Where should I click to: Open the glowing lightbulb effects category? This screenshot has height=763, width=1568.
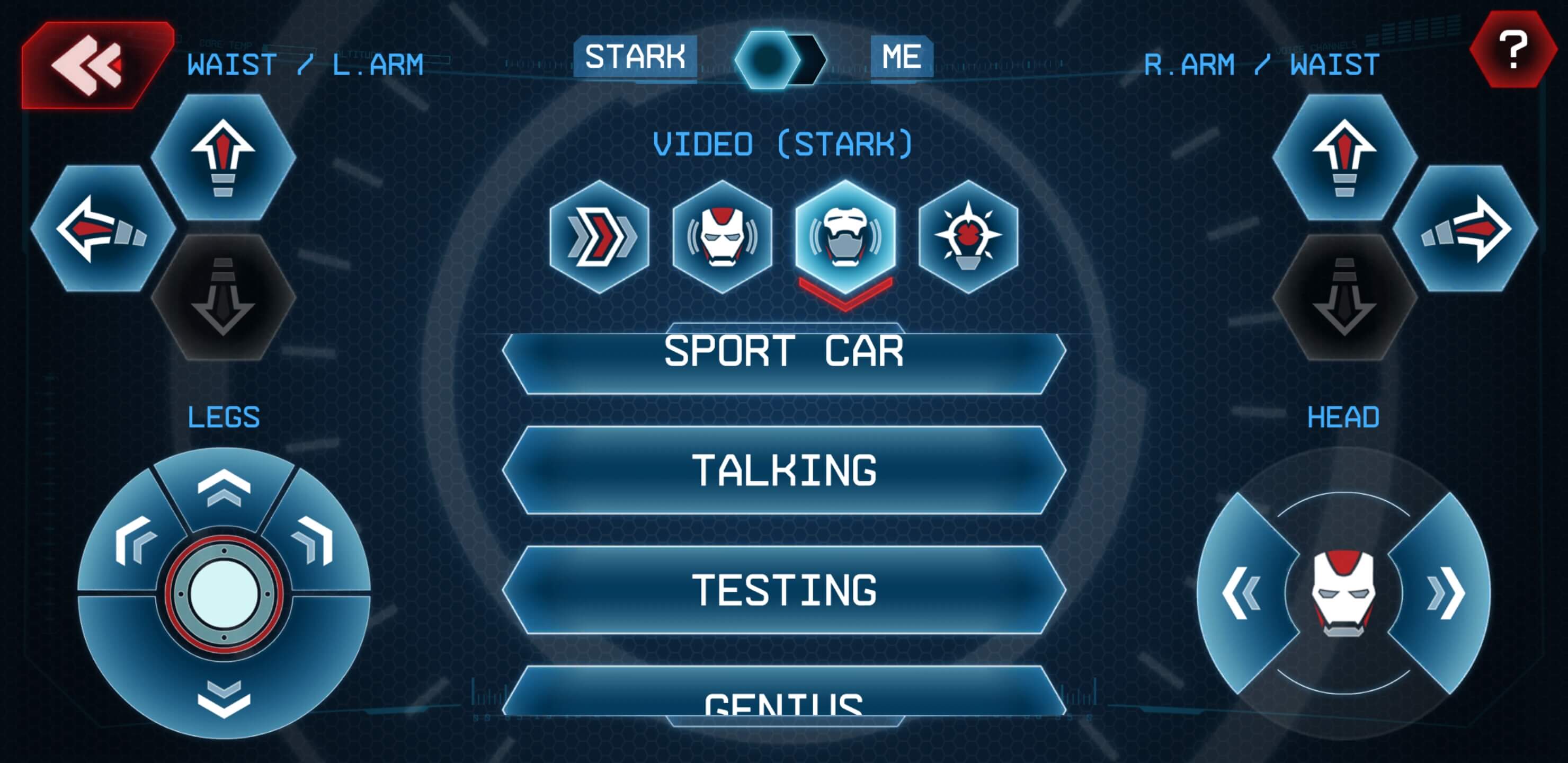coord(968,236)
